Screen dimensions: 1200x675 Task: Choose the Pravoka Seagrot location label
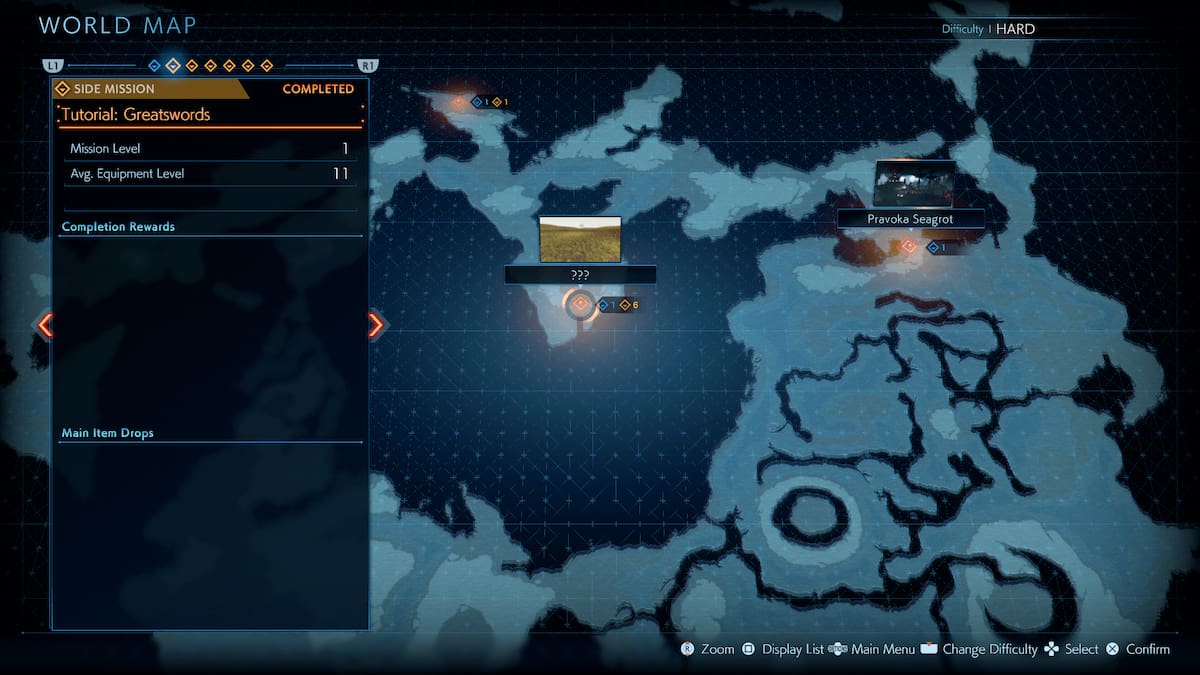[910, 219]
